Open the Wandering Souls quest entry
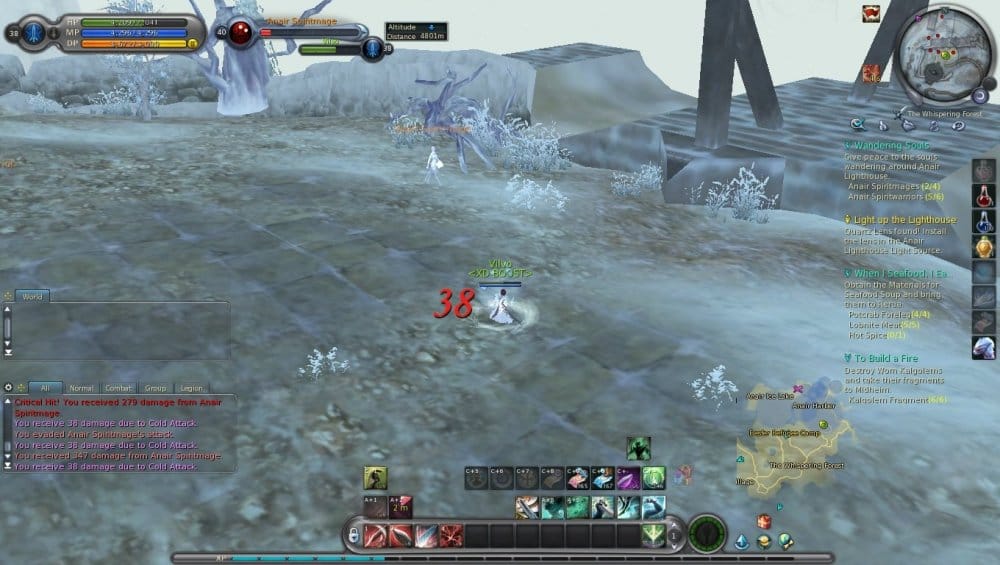 tap(891, 146)
